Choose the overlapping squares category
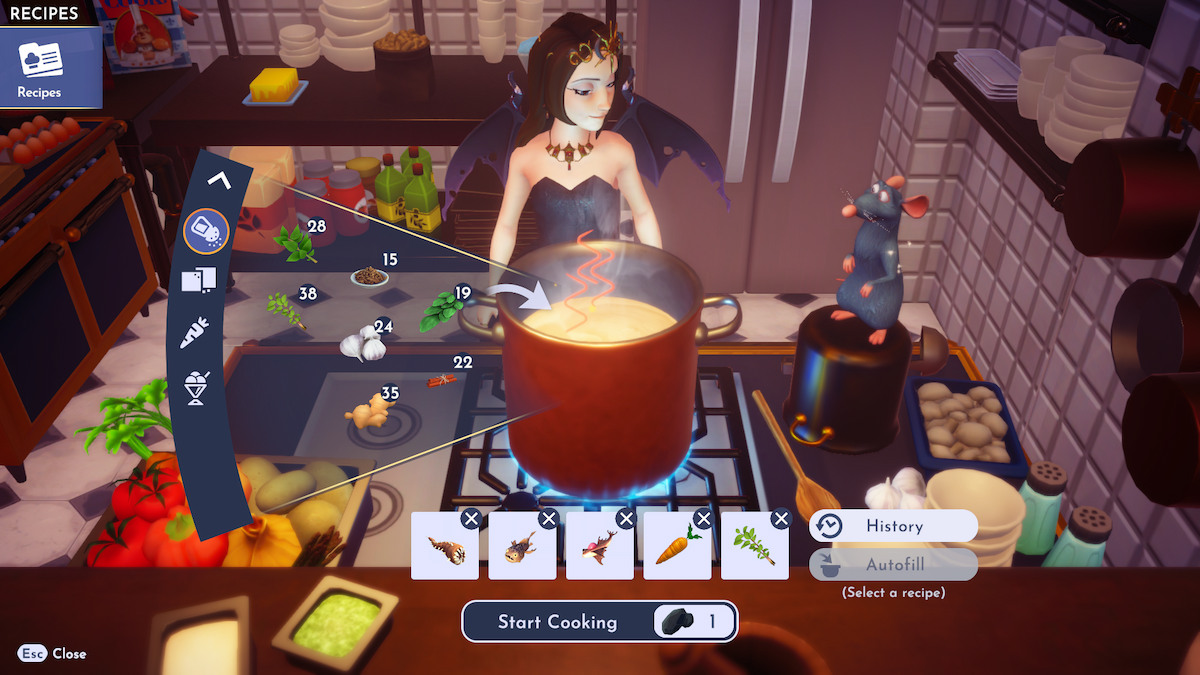The image size is (1200, 675). [198, 281]
